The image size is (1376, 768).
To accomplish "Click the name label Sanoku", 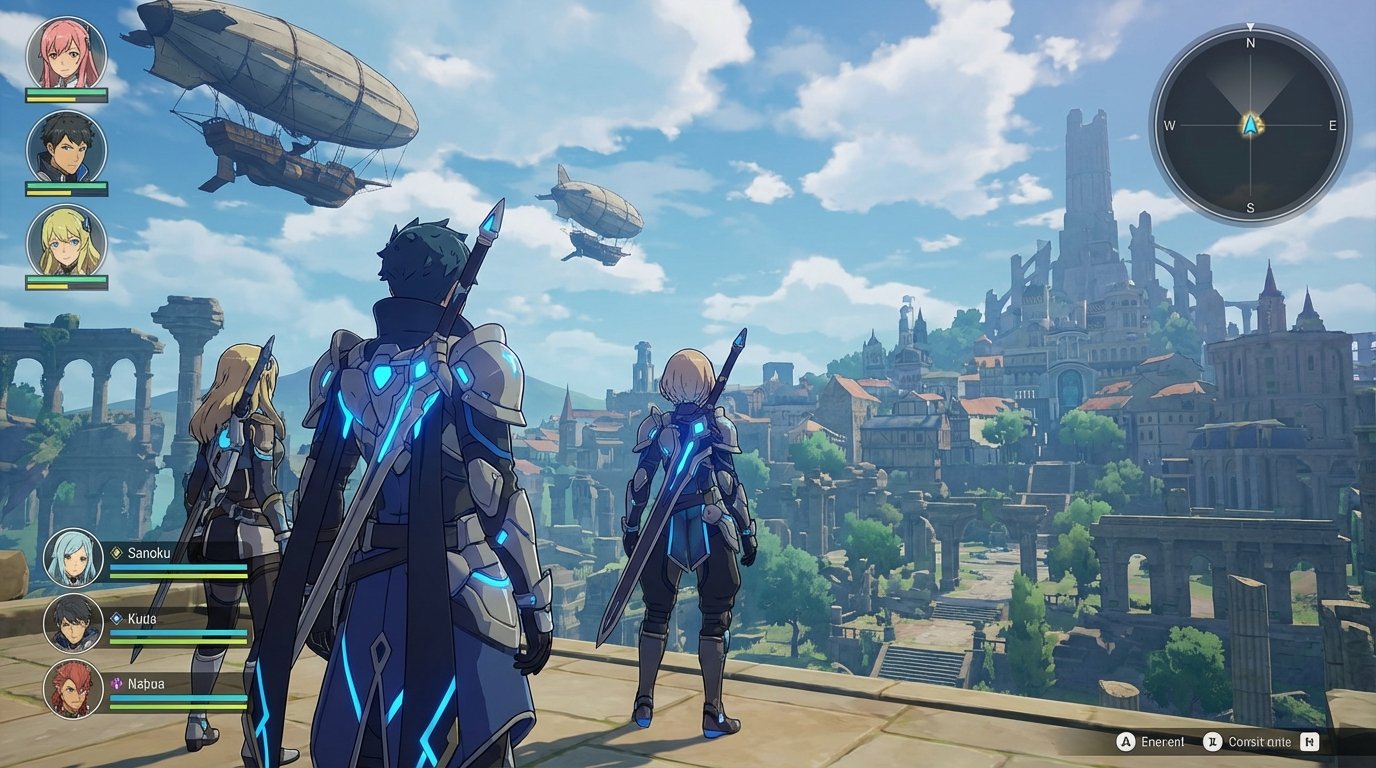I will coord(150,552).
